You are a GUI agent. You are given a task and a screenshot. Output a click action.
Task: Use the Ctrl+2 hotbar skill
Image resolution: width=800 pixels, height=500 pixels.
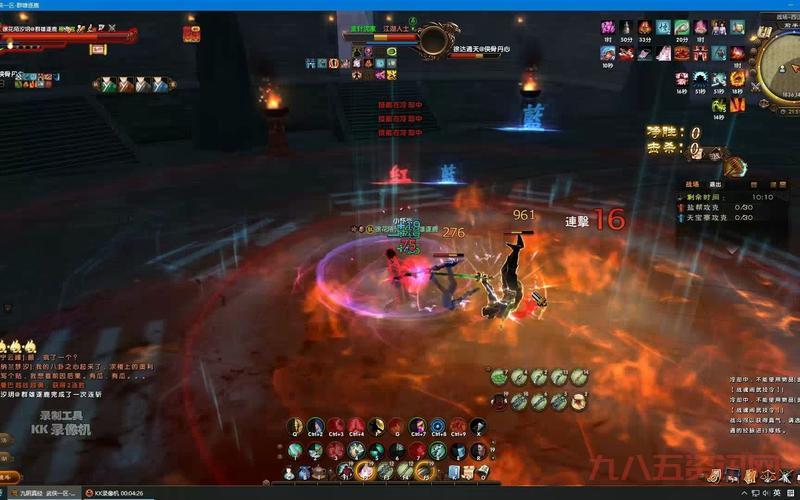pyautogui.click(x=316, y=427)
